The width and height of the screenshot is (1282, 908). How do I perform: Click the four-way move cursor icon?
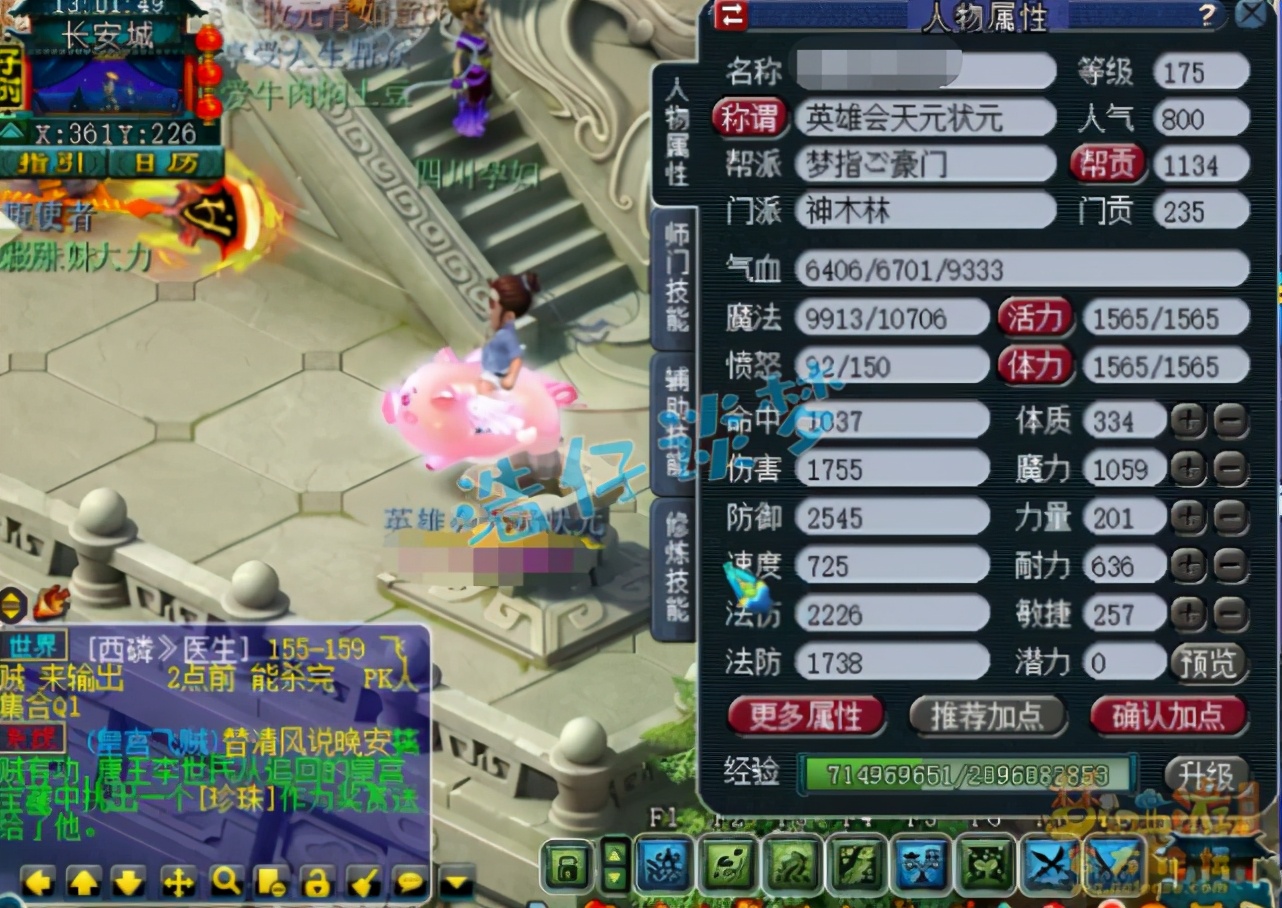(178, 881)
